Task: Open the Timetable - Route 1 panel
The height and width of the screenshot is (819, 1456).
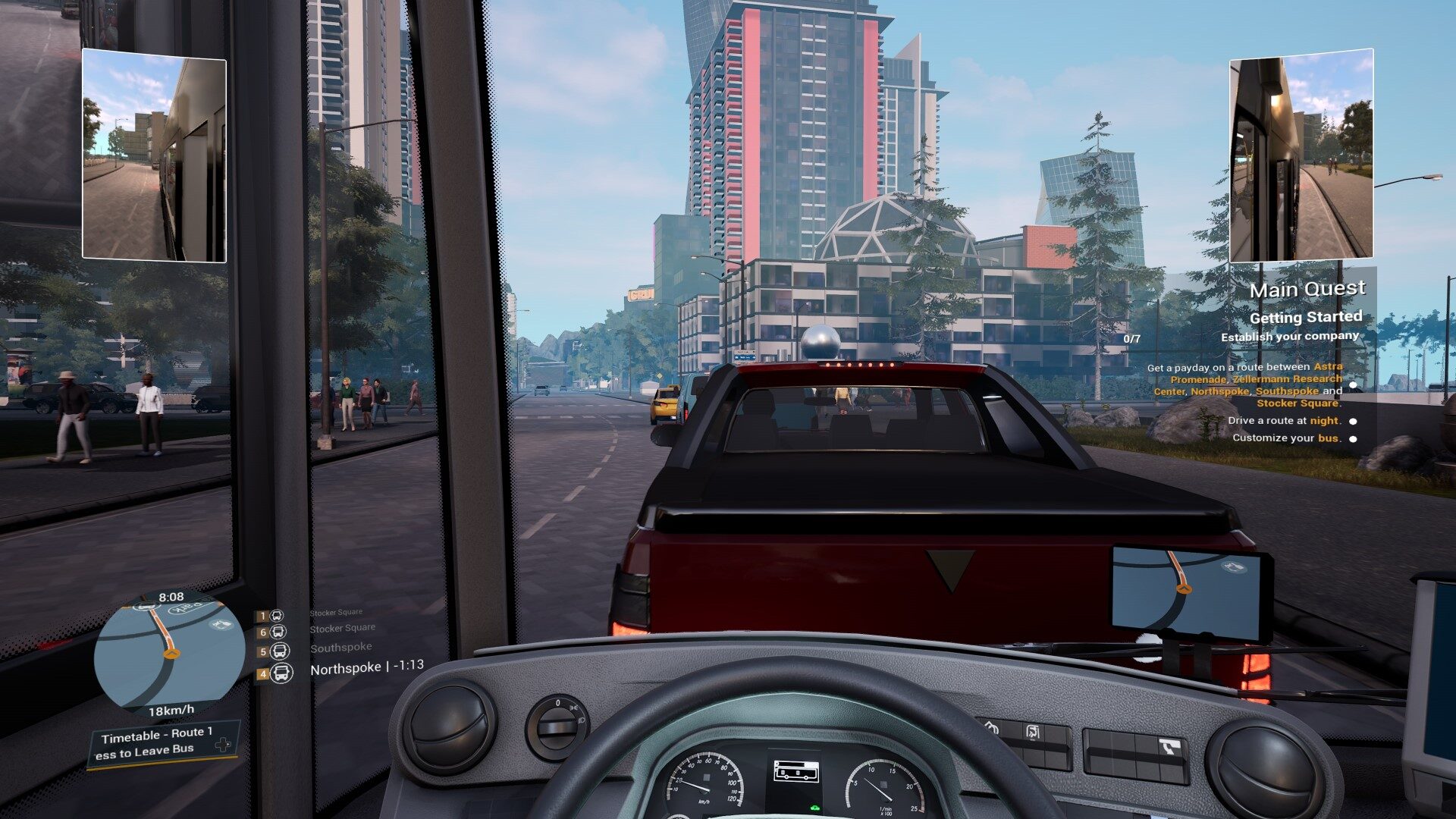Action: tap(157, 733)
